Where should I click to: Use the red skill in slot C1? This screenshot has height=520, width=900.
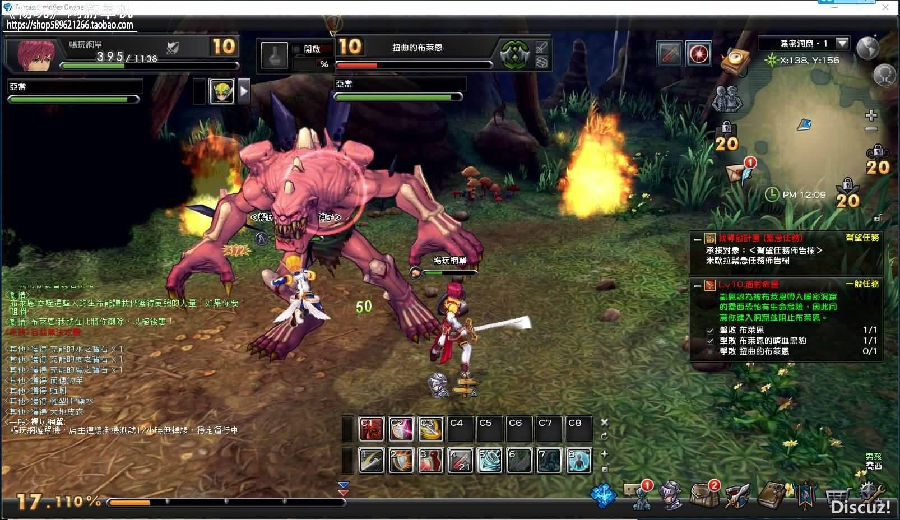click(372, 429)
